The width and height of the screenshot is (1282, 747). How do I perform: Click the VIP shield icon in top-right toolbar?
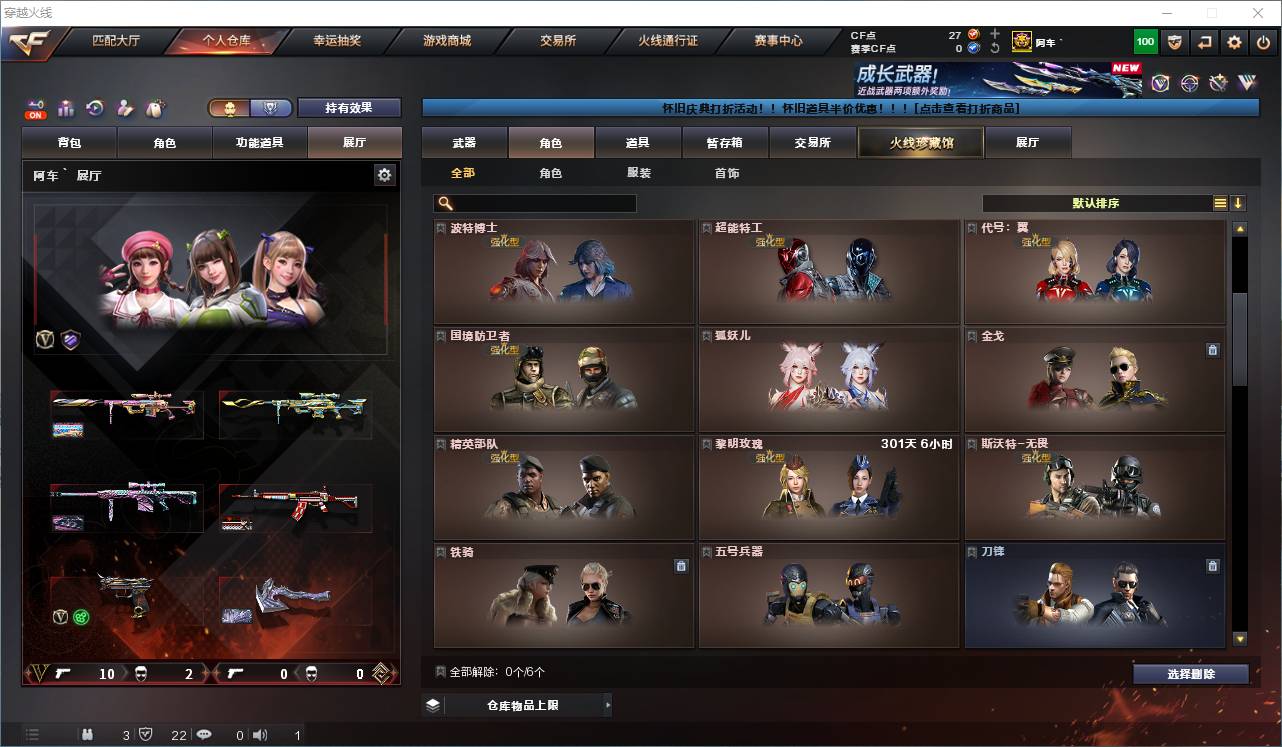(x=1175, y=42)
